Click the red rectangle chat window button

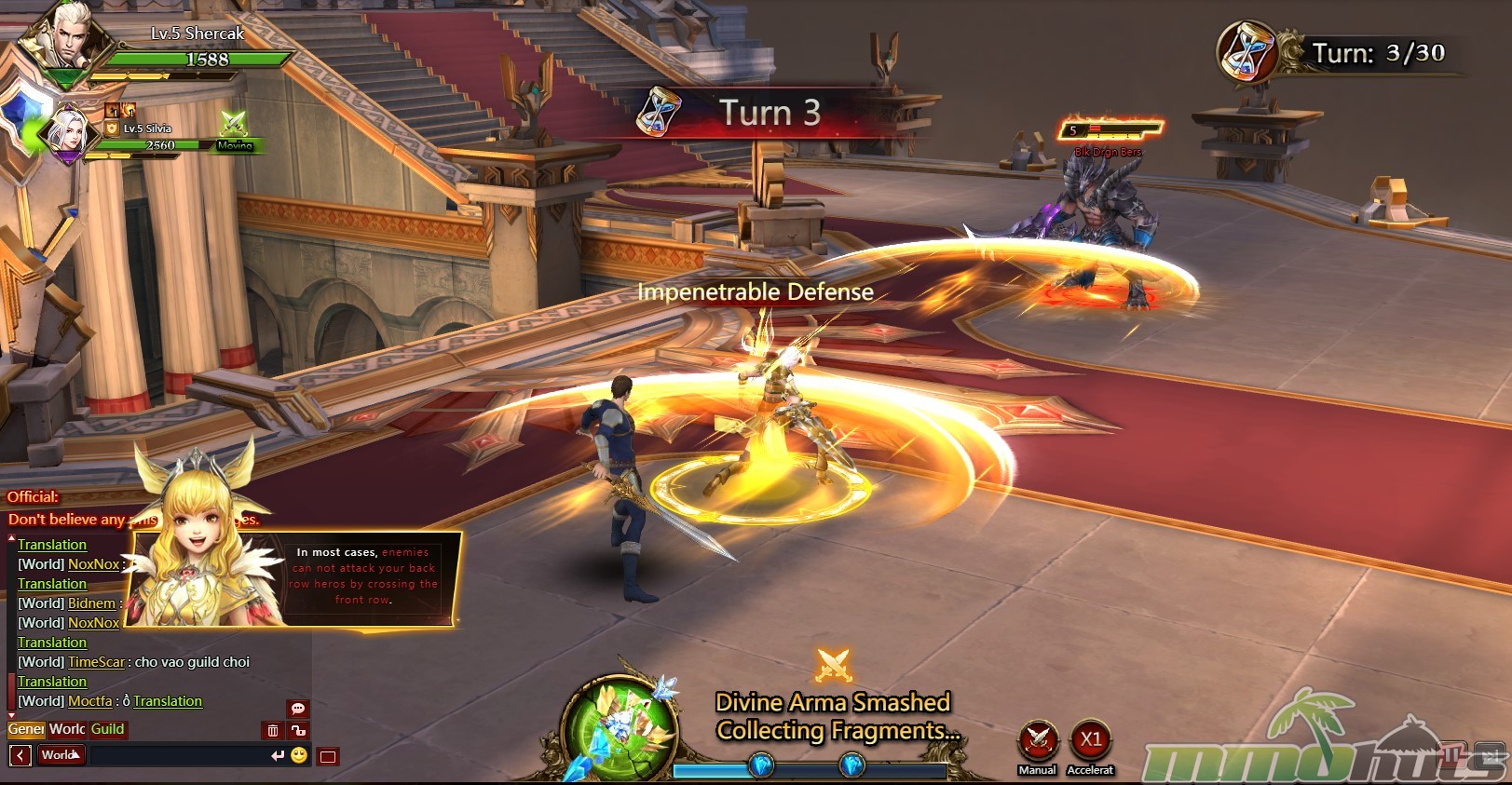click(328, 756)
